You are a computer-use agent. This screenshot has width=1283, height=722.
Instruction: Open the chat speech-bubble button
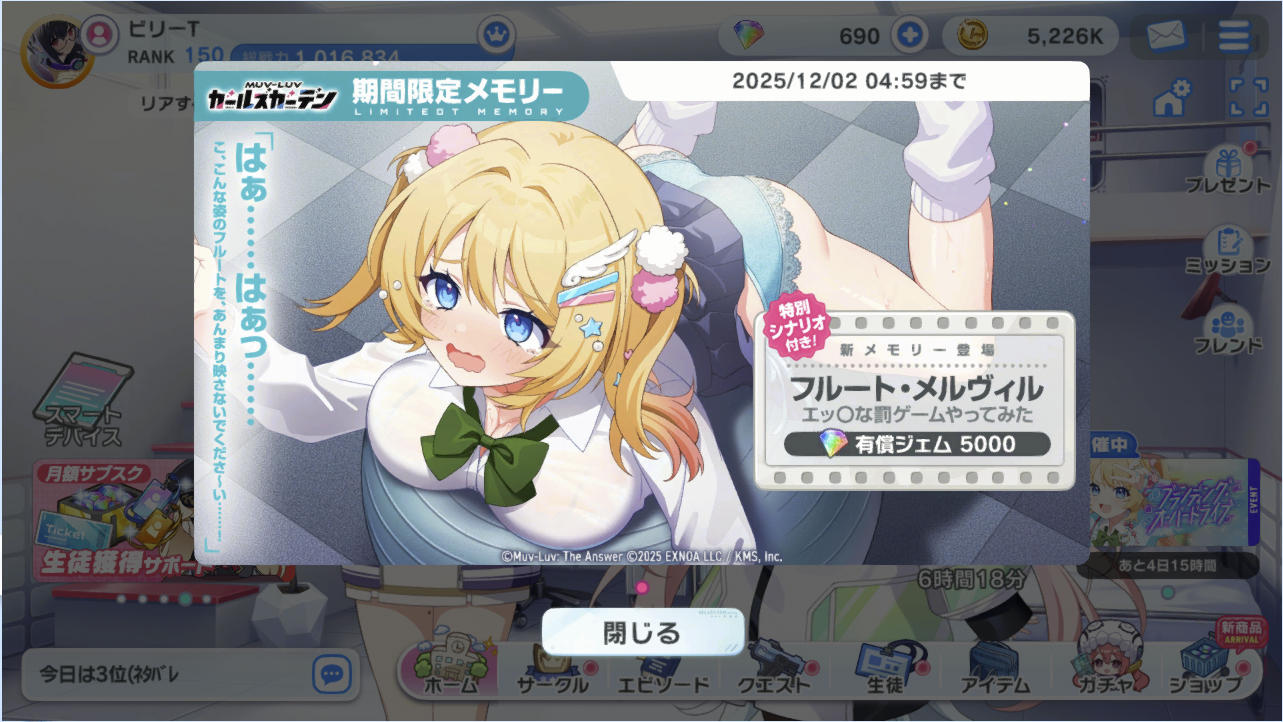click(331, 674)
